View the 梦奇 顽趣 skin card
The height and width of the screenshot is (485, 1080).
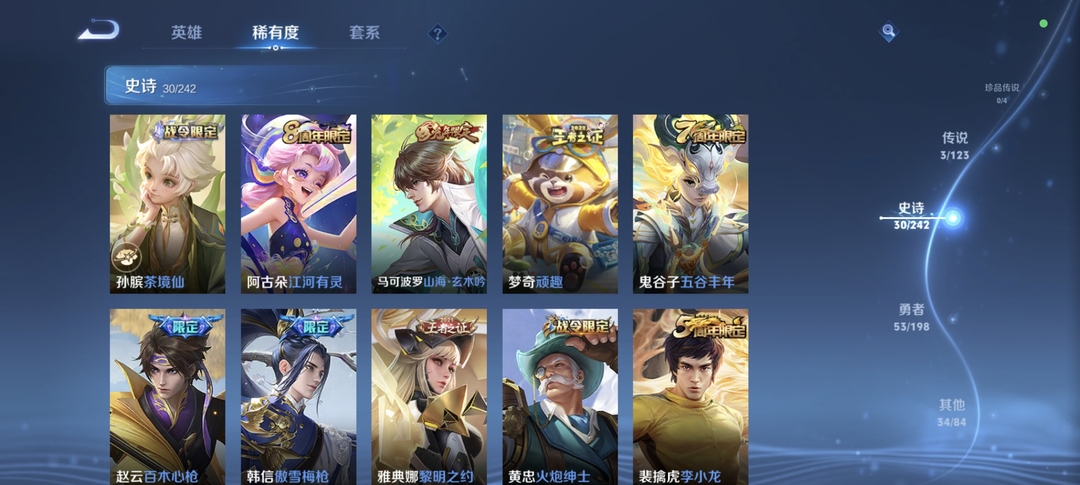click(x=560, y=204)
